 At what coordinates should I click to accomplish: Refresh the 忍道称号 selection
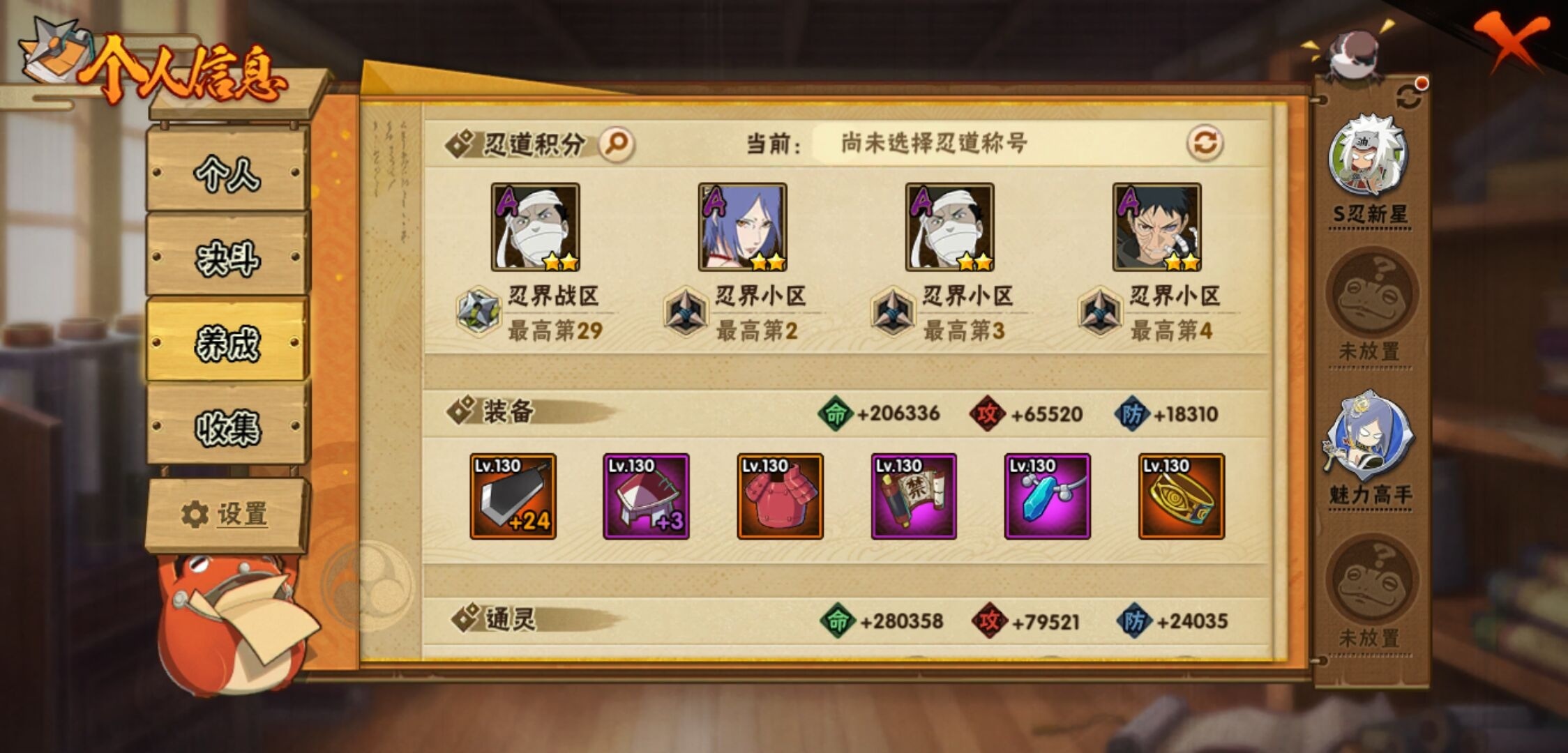1206,143
